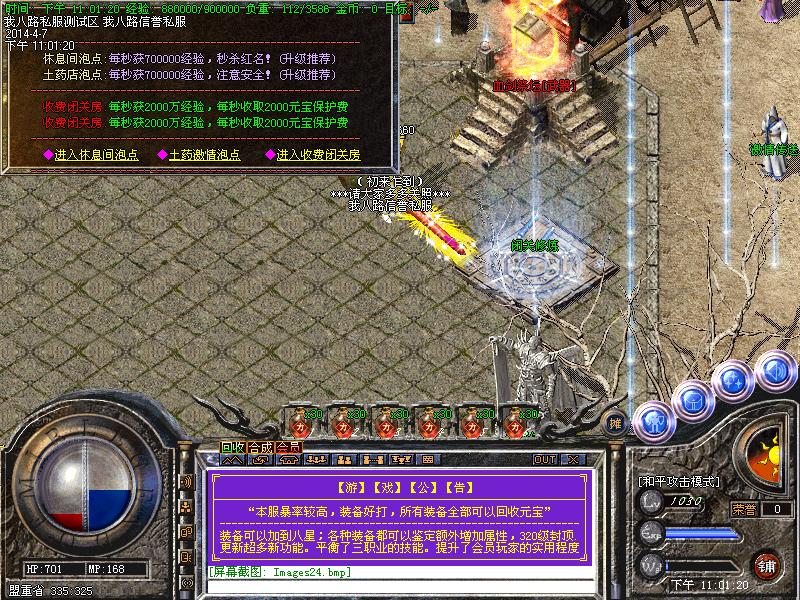Switch to the 合成 synthesis tab
The height and width of the screenshot is (600, 800).
pyautogui.click(x=260, y=447)
